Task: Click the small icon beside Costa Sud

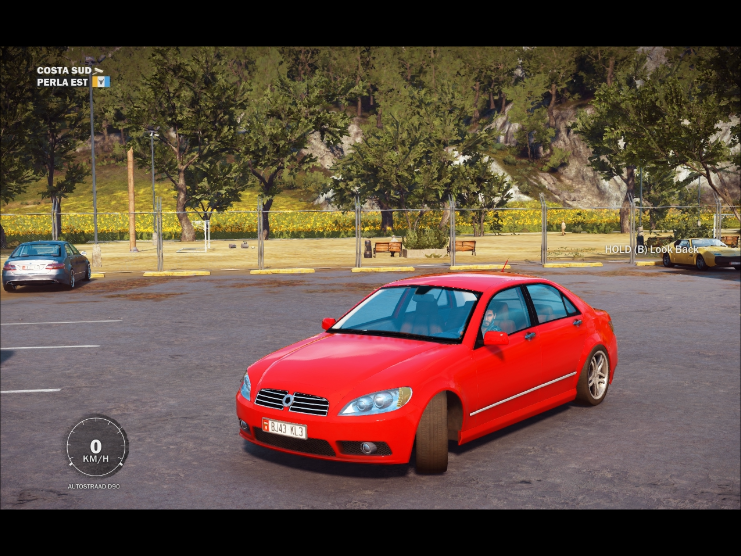Action: 98,70
